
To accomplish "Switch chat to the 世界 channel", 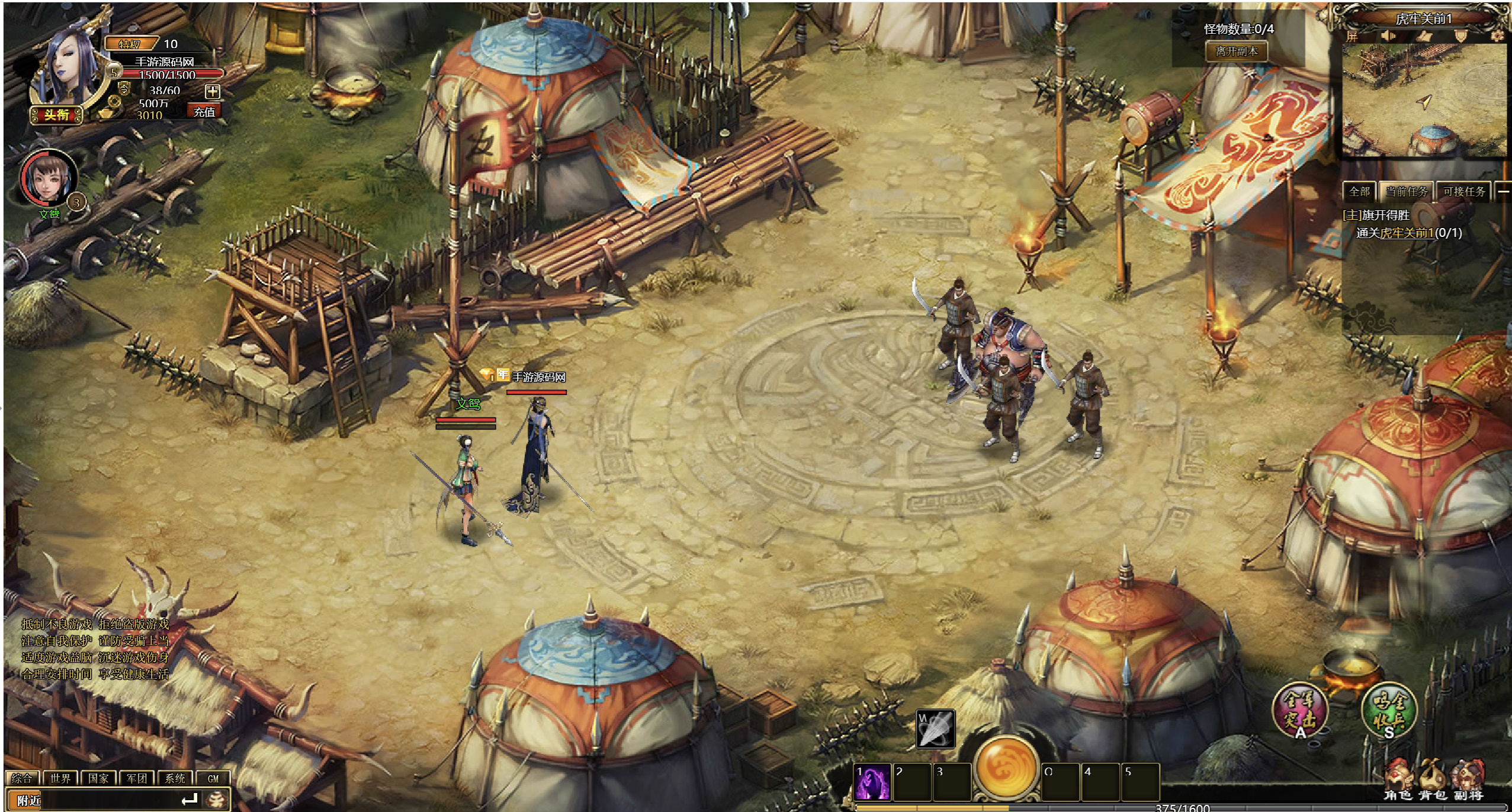I will 60,778.
